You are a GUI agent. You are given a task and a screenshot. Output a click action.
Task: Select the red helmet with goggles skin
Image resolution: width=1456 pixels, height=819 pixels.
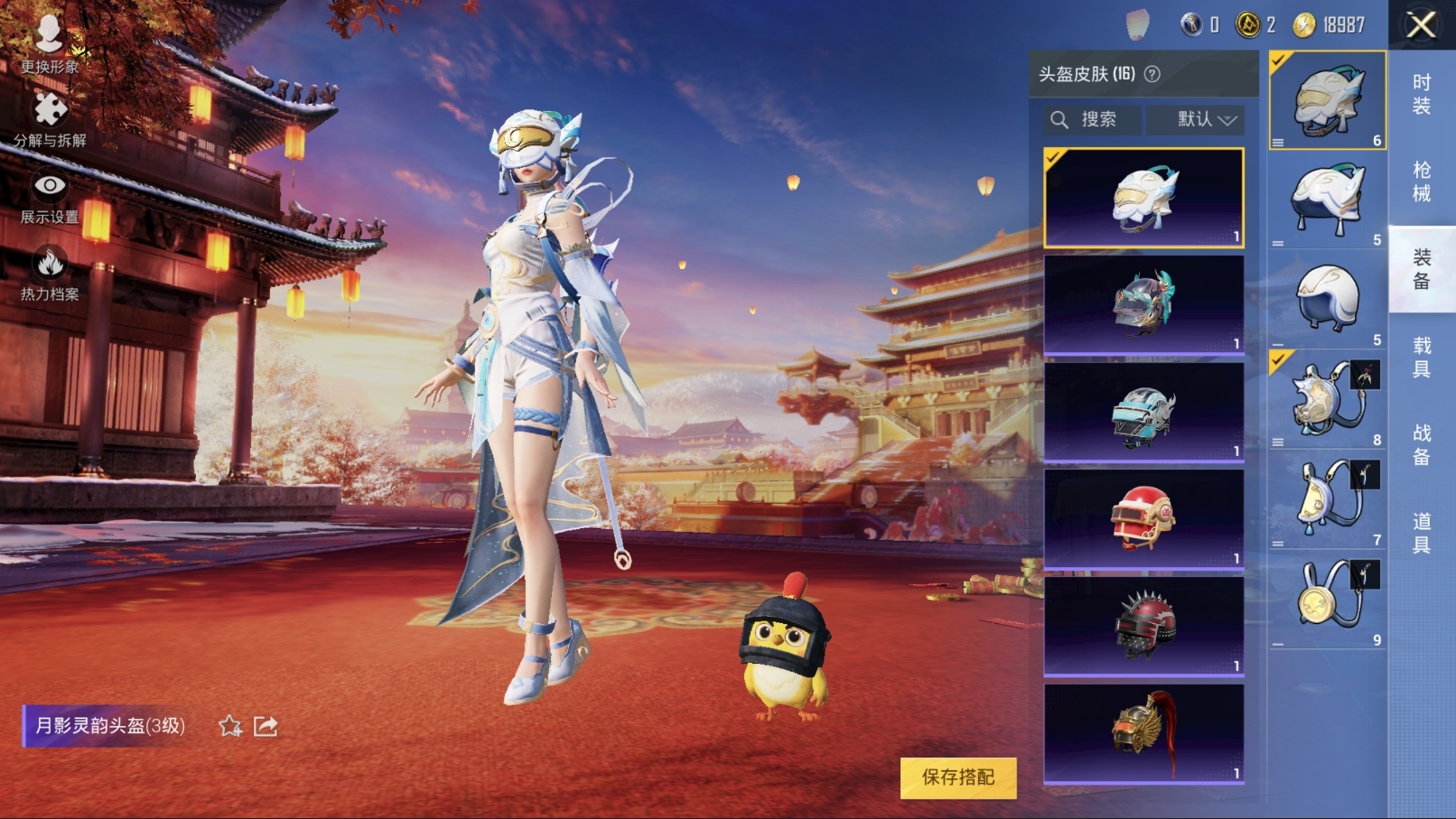pyautogui.click(x=1143, y=519)
